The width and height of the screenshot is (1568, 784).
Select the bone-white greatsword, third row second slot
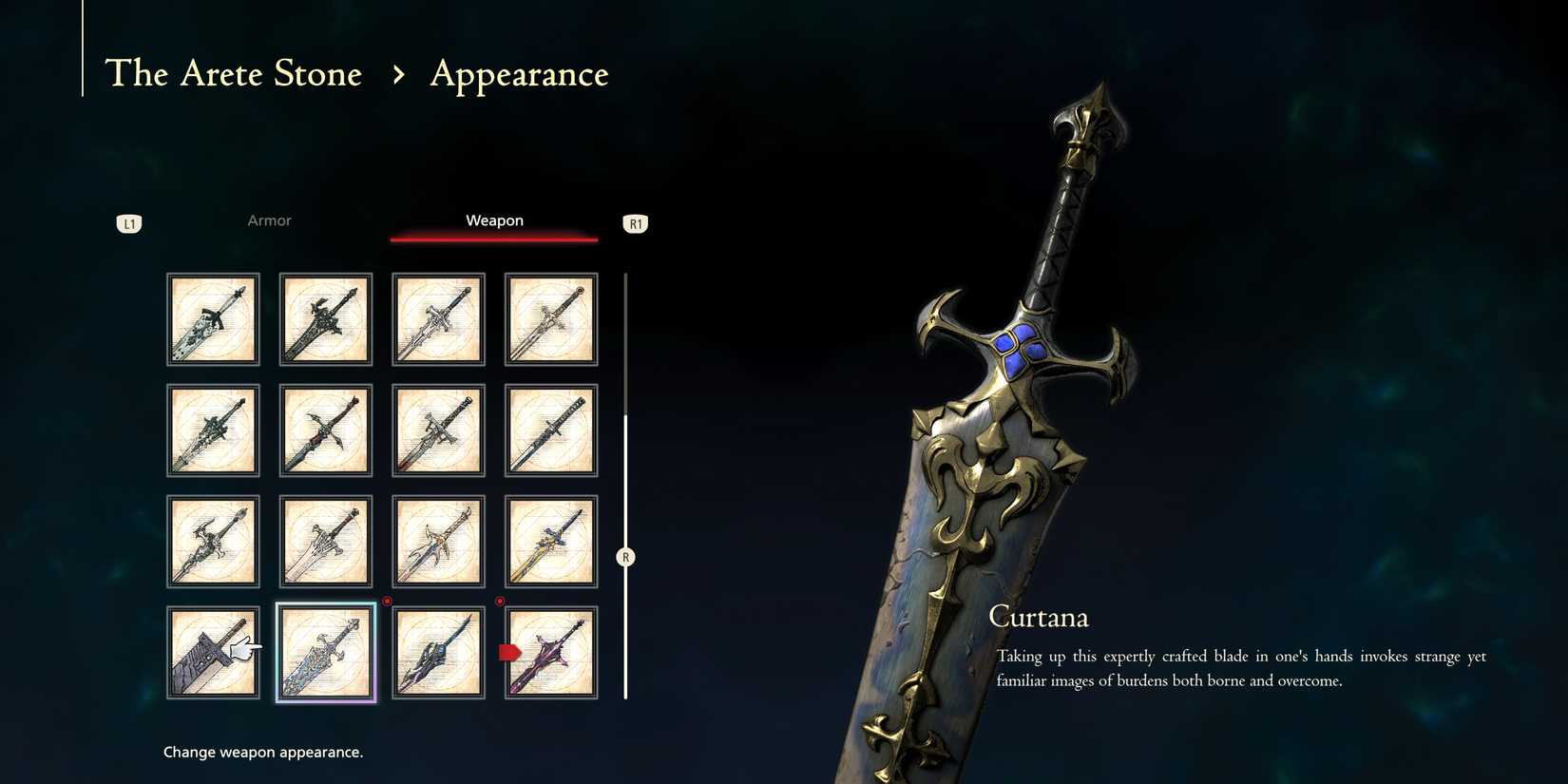325,541
